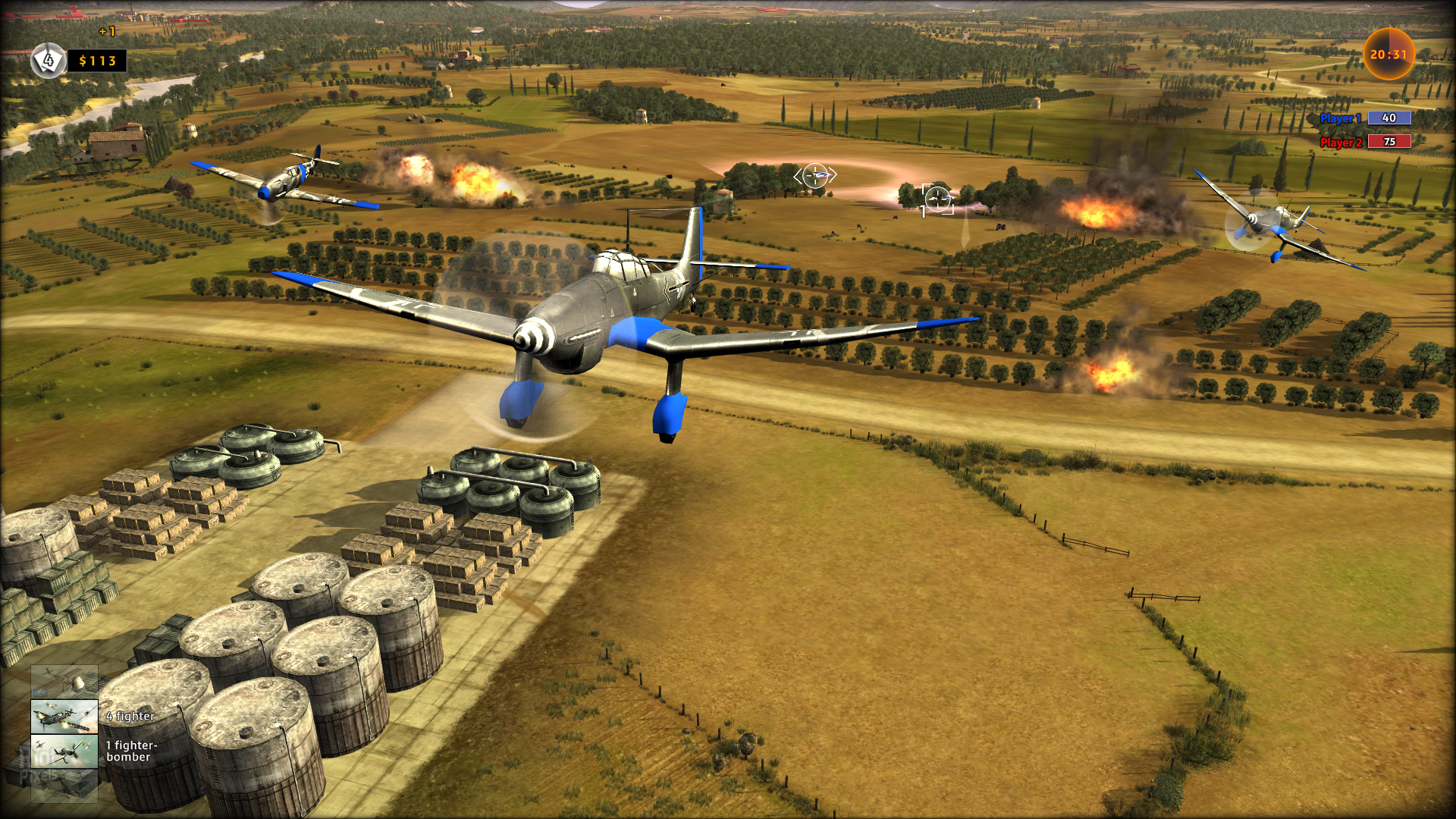Select the faded unit card above the fighters

[x=64, y=682]
